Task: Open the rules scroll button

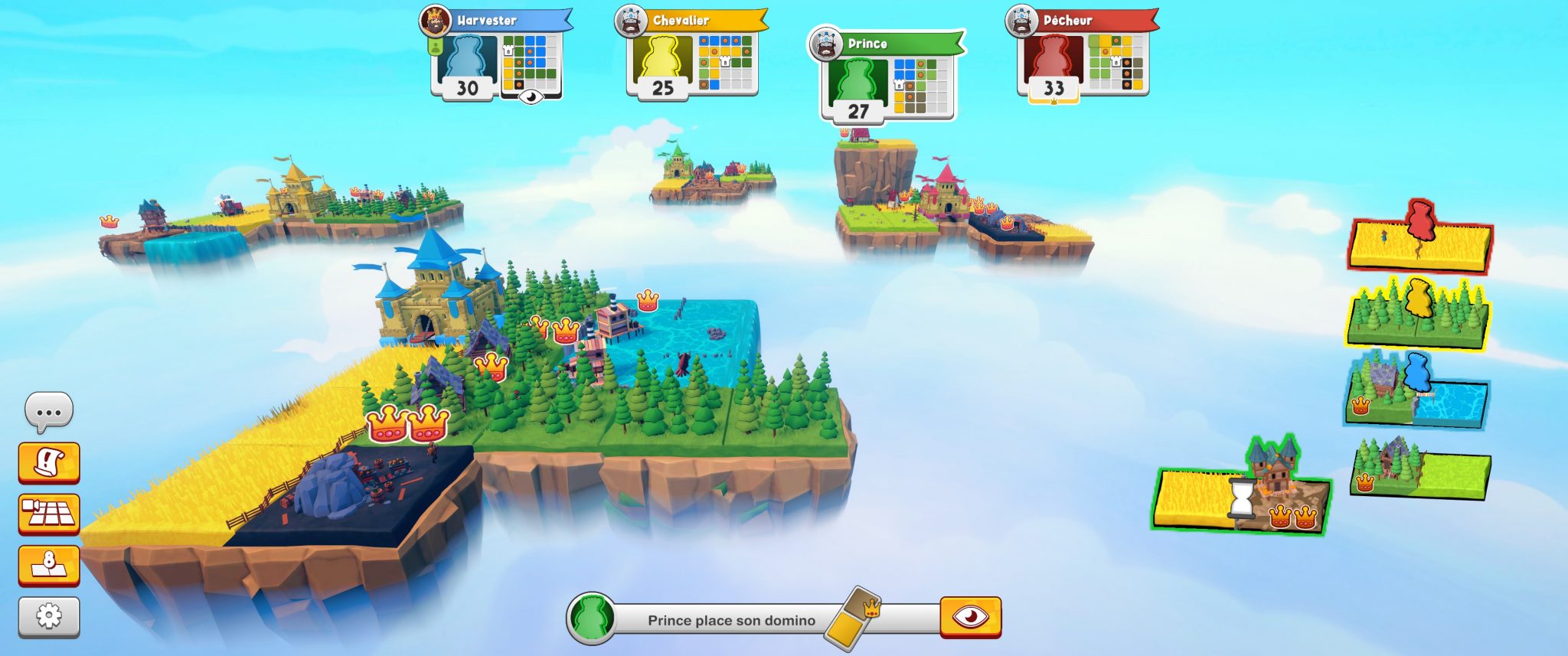Action: click(49, 462)
